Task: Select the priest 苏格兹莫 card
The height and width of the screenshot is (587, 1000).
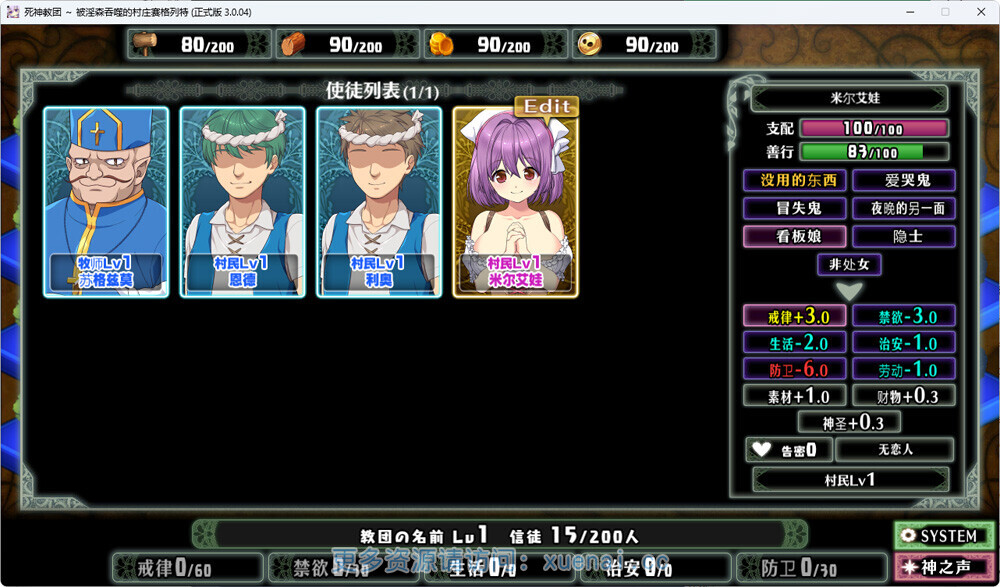Action: 105,201
